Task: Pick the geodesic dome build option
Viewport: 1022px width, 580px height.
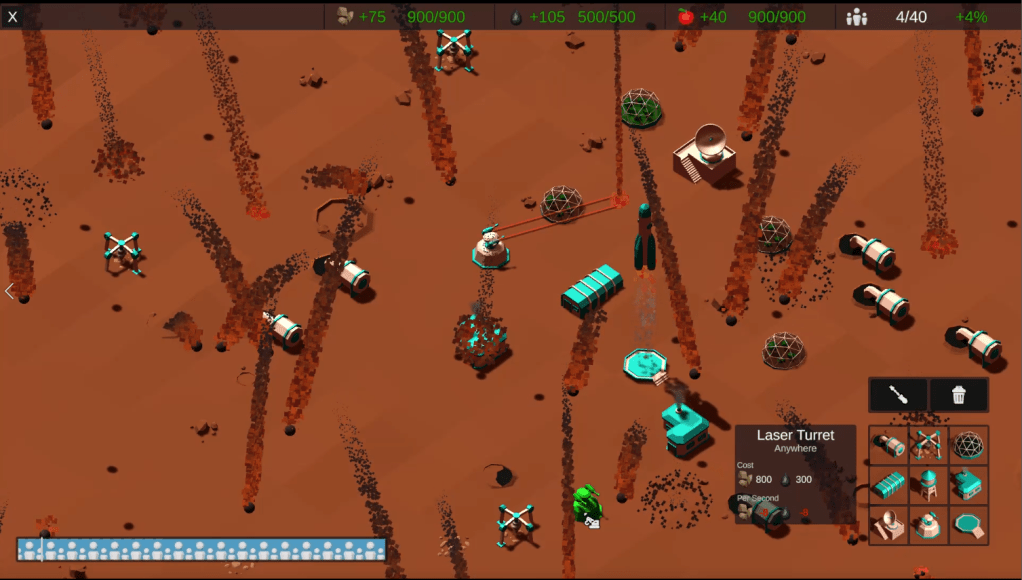Action: 968,445
